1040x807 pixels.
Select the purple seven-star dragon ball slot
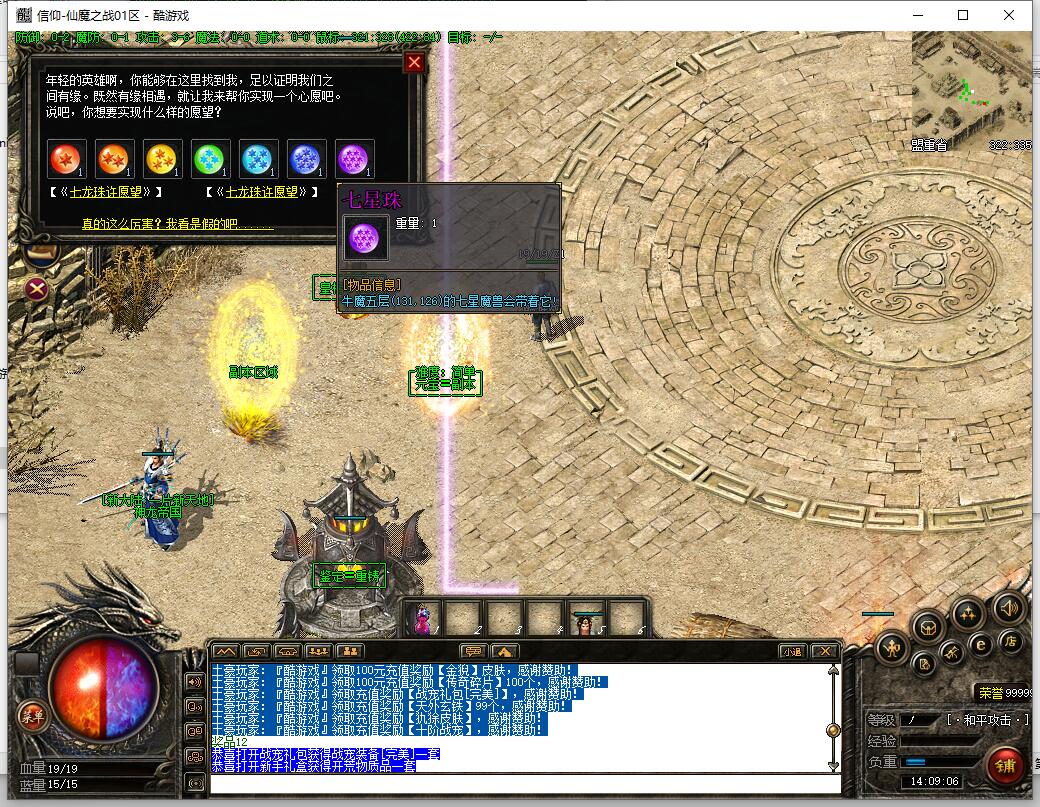tap(354, 159)
